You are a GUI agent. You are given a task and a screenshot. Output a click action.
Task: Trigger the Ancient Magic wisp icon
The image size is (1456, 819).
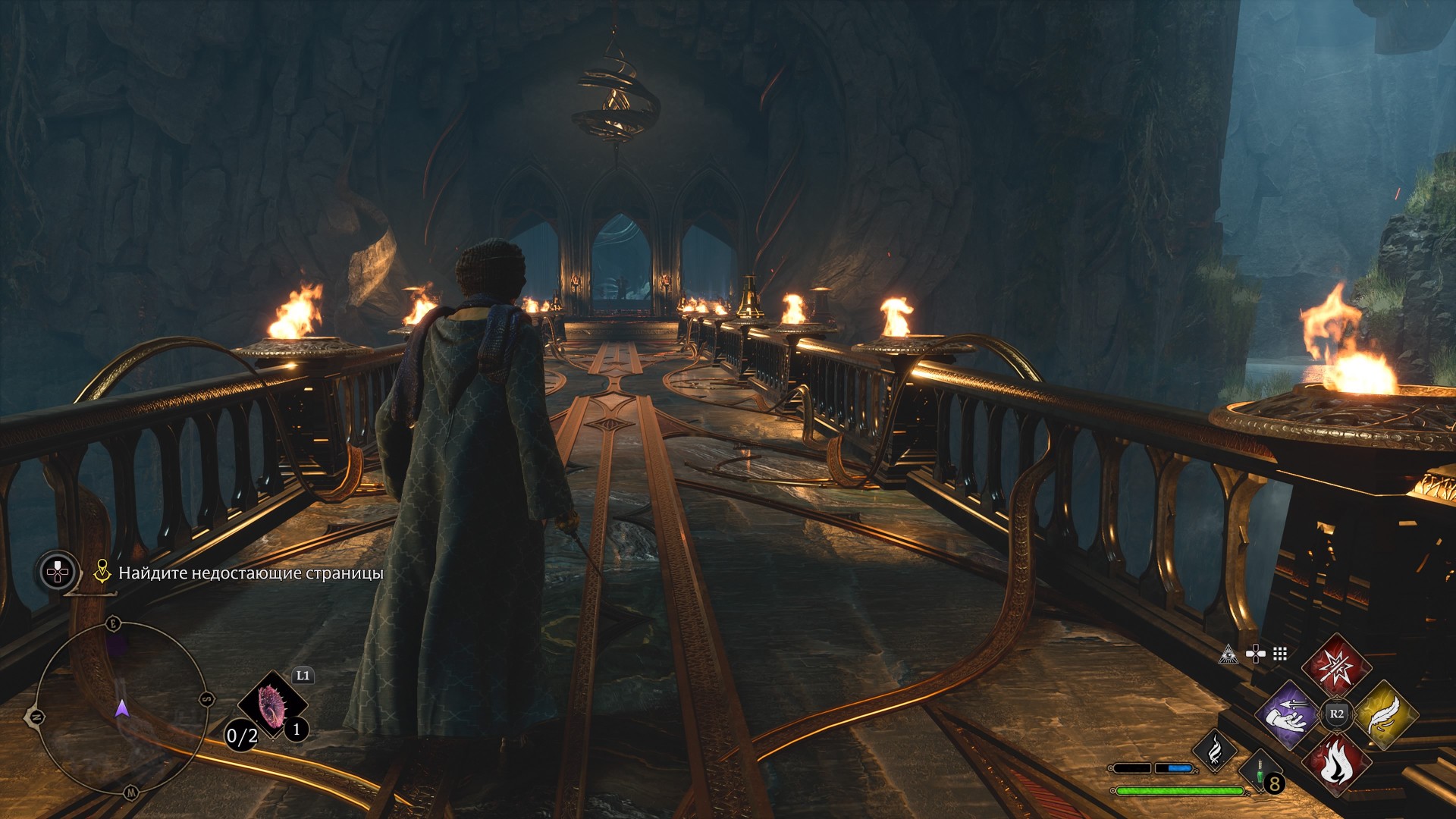click(1215, 750)
